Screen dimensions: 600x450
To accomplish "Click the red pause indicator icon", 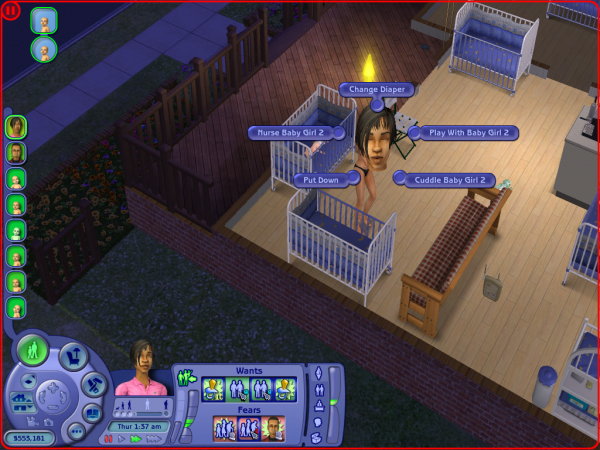I will click(x=13, y=13).
